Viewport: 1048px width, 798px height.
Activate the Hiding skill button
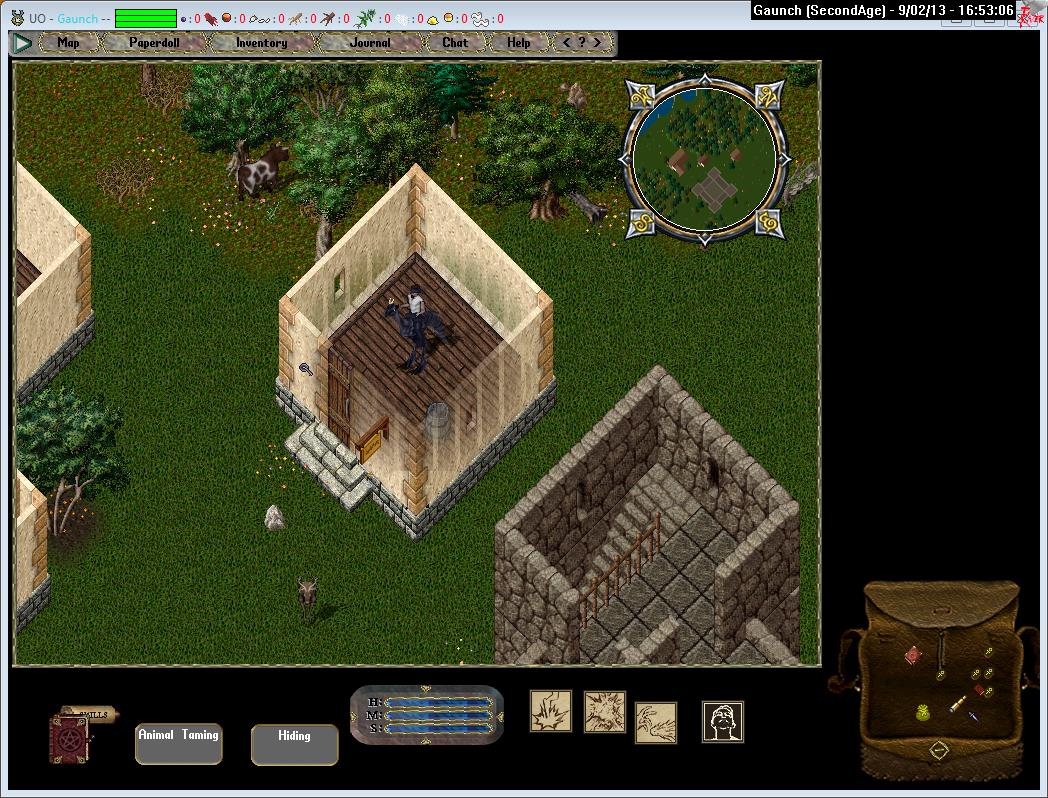click(294, 744)
